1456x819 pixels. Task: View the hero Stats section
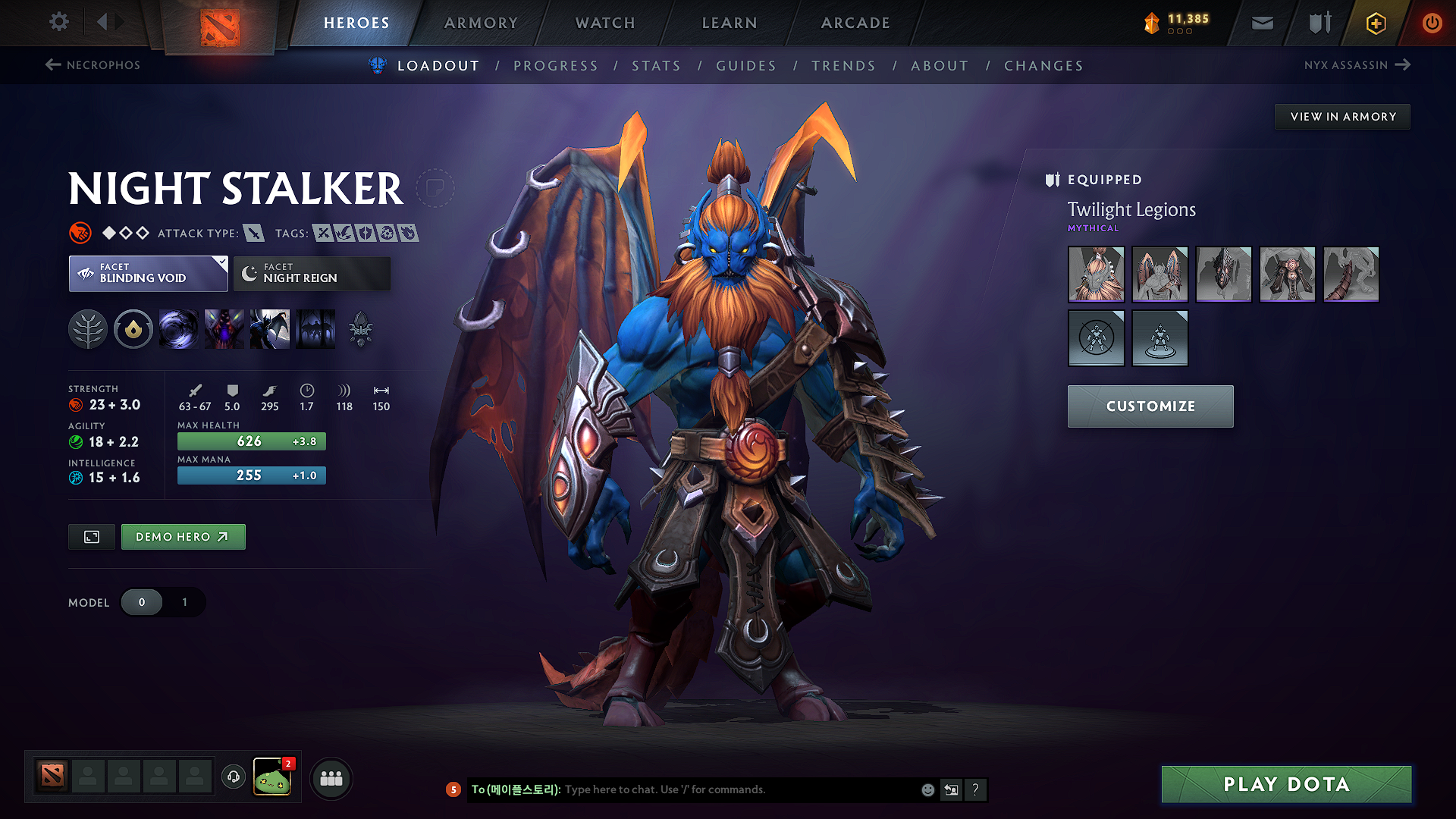point(657,66)
